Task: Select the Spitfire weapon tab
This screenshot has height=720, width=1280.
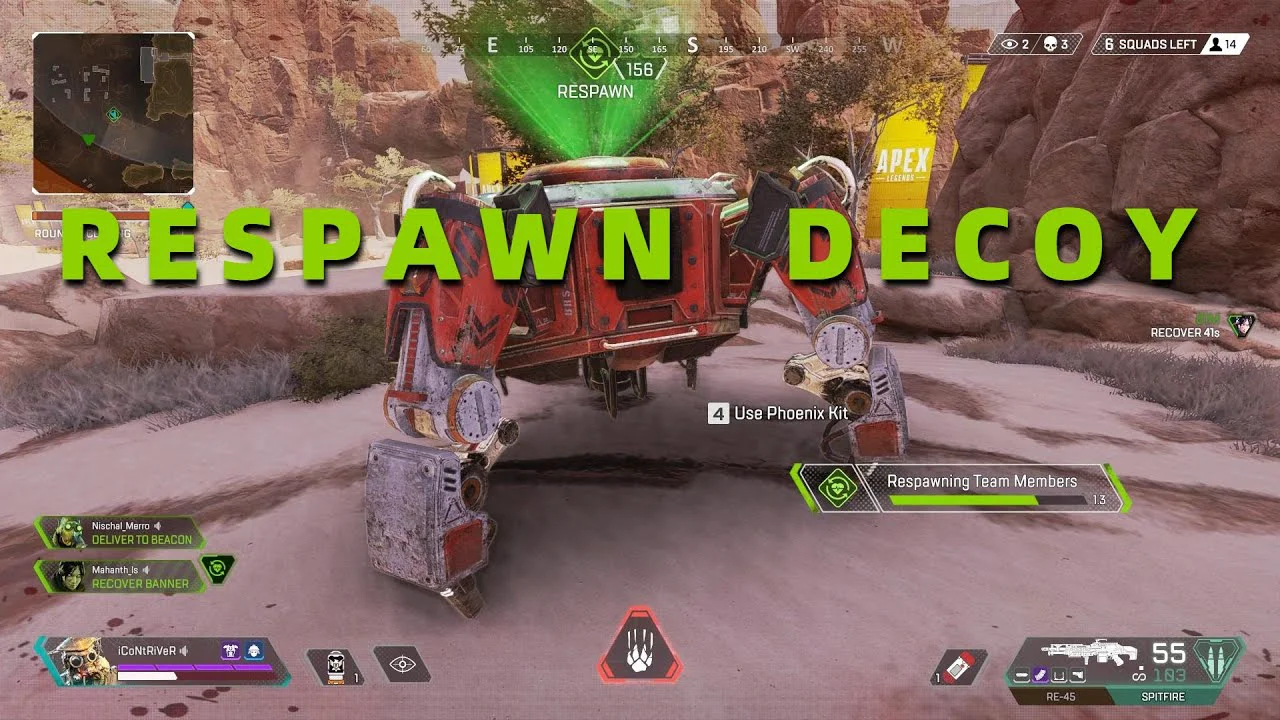Action: 1164,697
